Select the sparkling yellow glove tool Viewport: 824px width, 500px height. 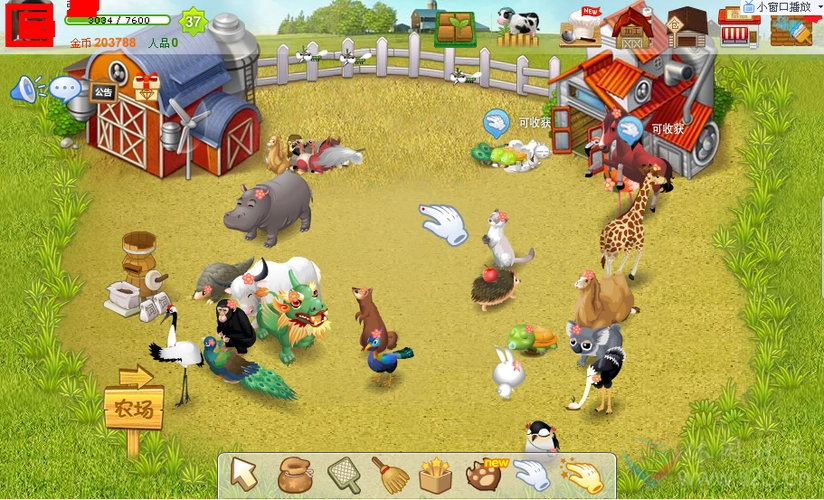coord(581,475)
